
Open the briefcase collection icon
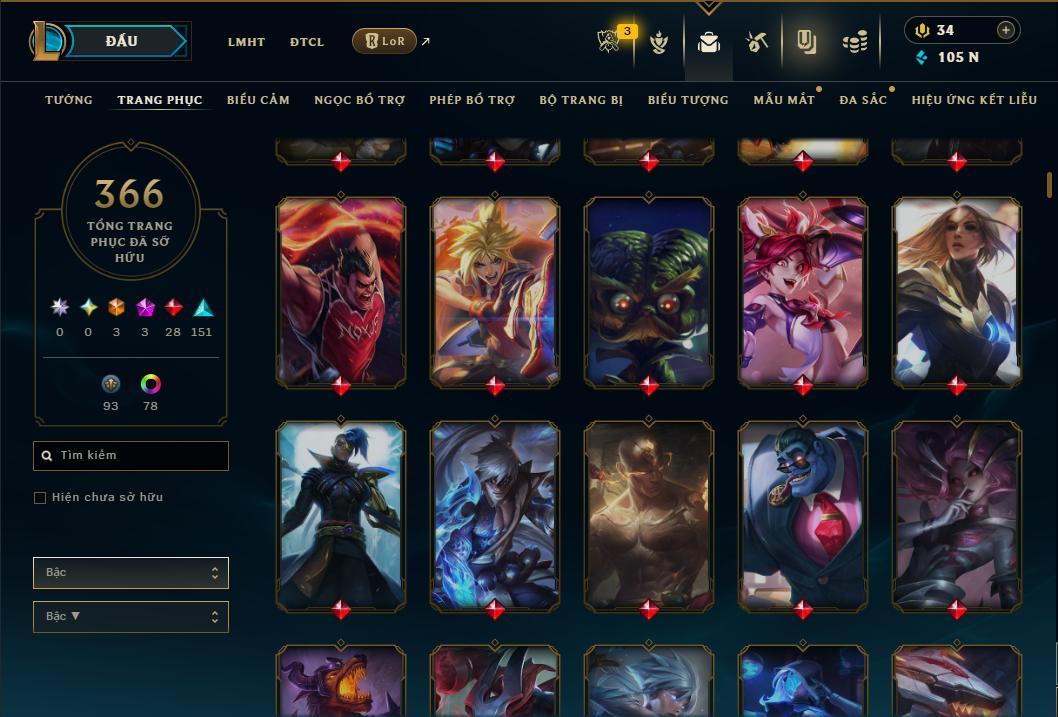(x=709, y=42)
